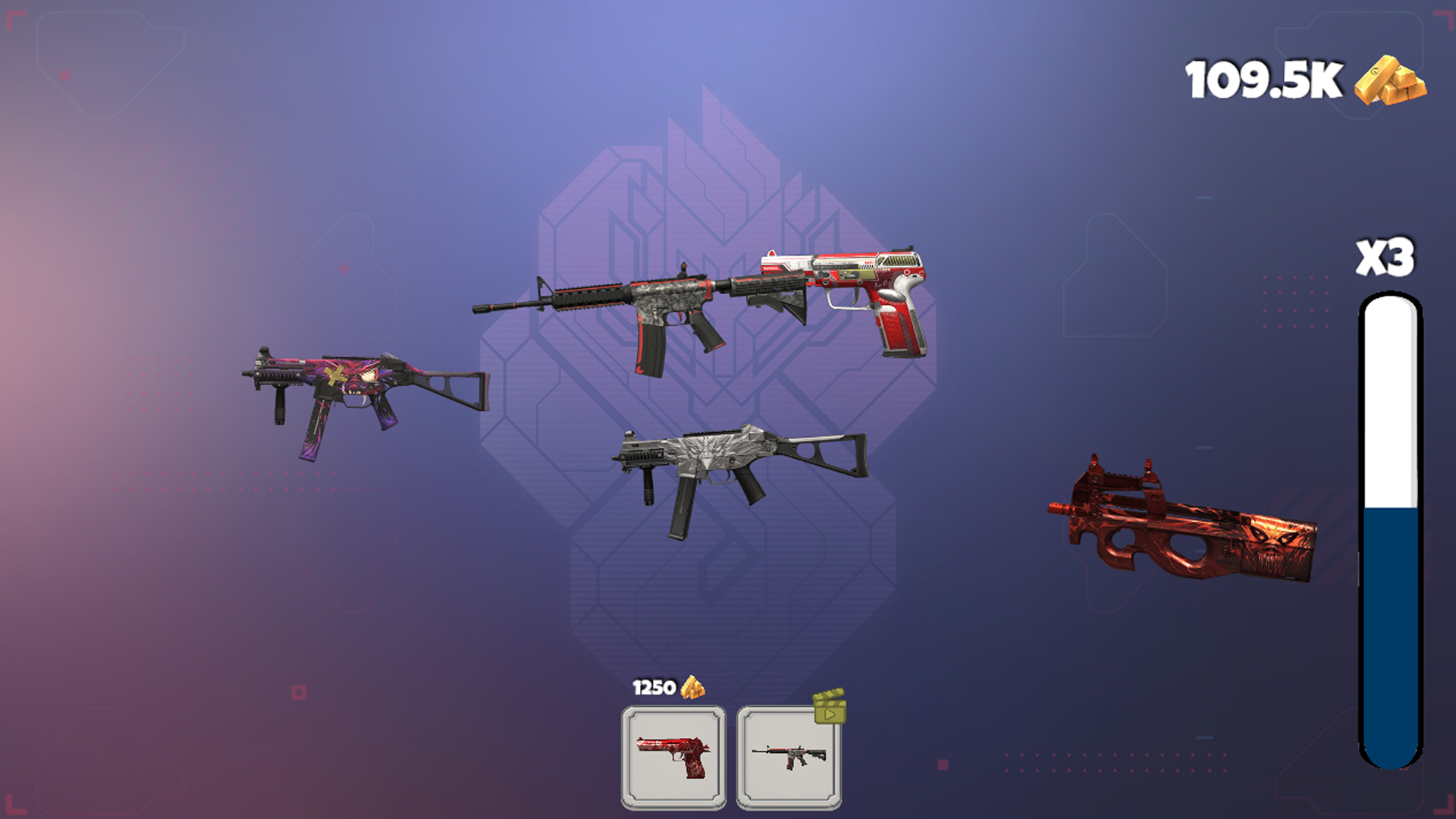Screen dimensions: 1456x819
Task: Click the 1250 gold price label
Action: [654, 689]
